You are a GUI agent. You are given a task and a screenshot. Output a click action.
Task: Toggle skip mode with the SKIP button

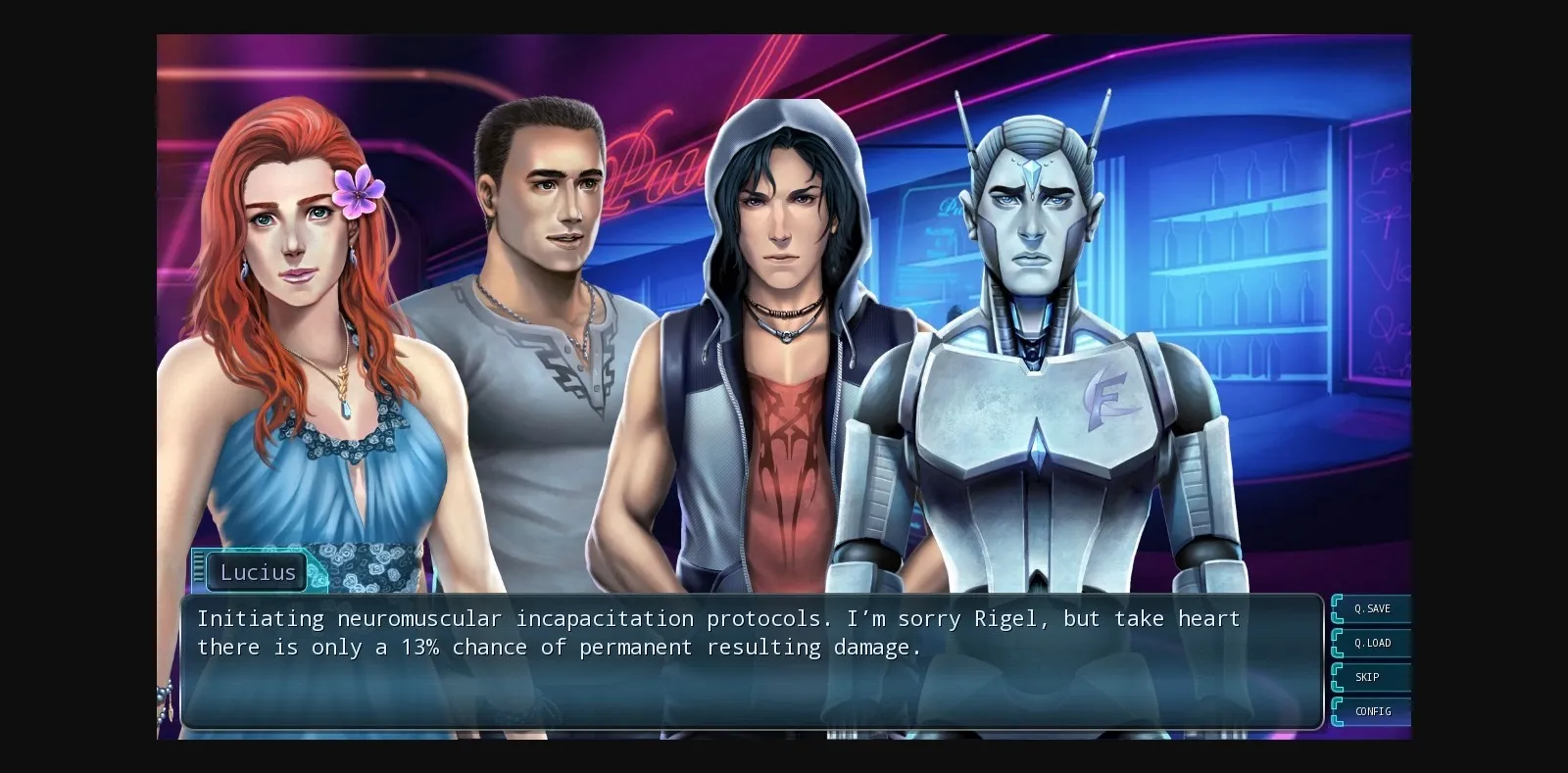click(1372, 677)
